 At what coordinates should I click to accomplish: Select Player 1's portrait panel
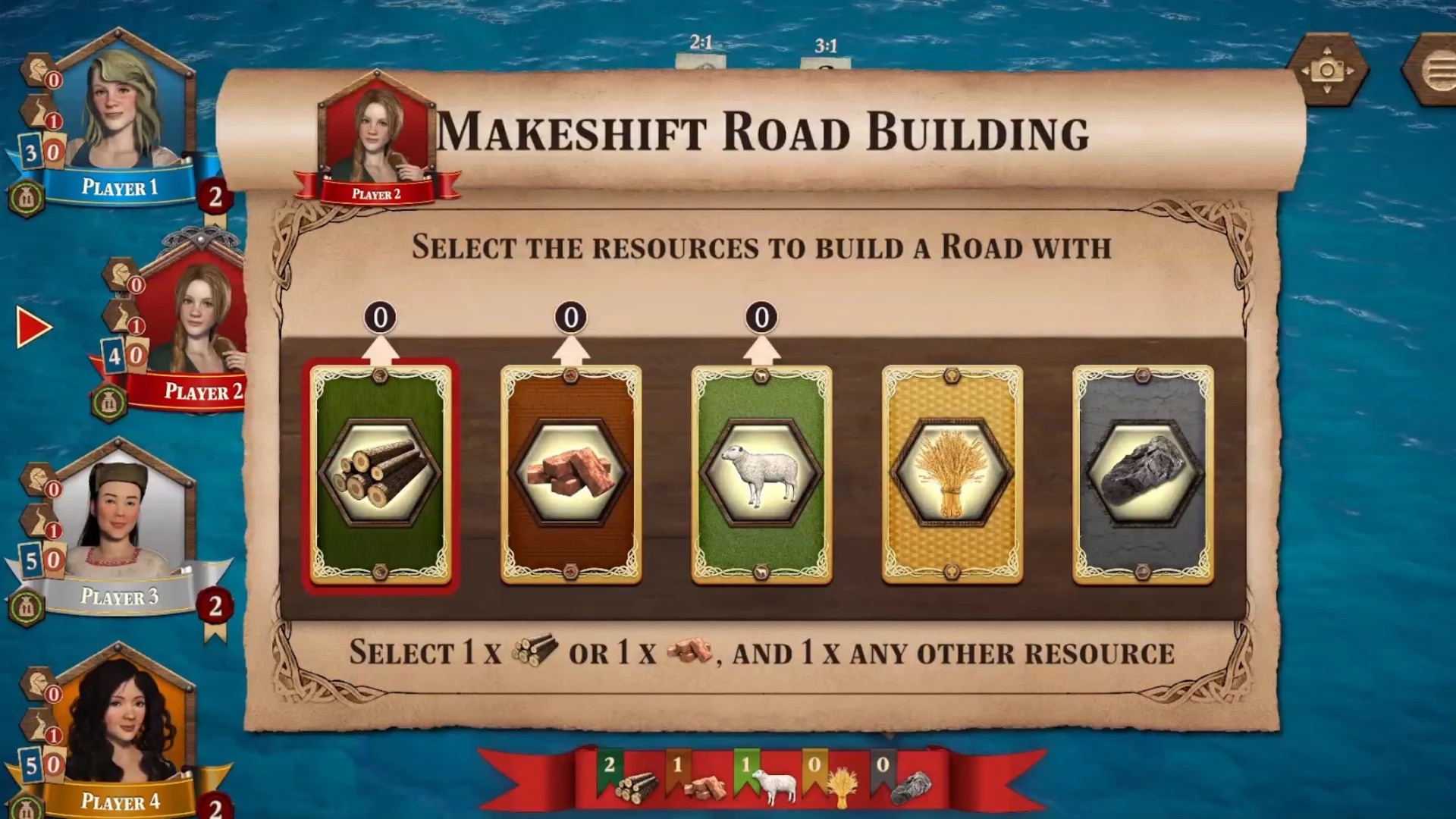[119, 114]
